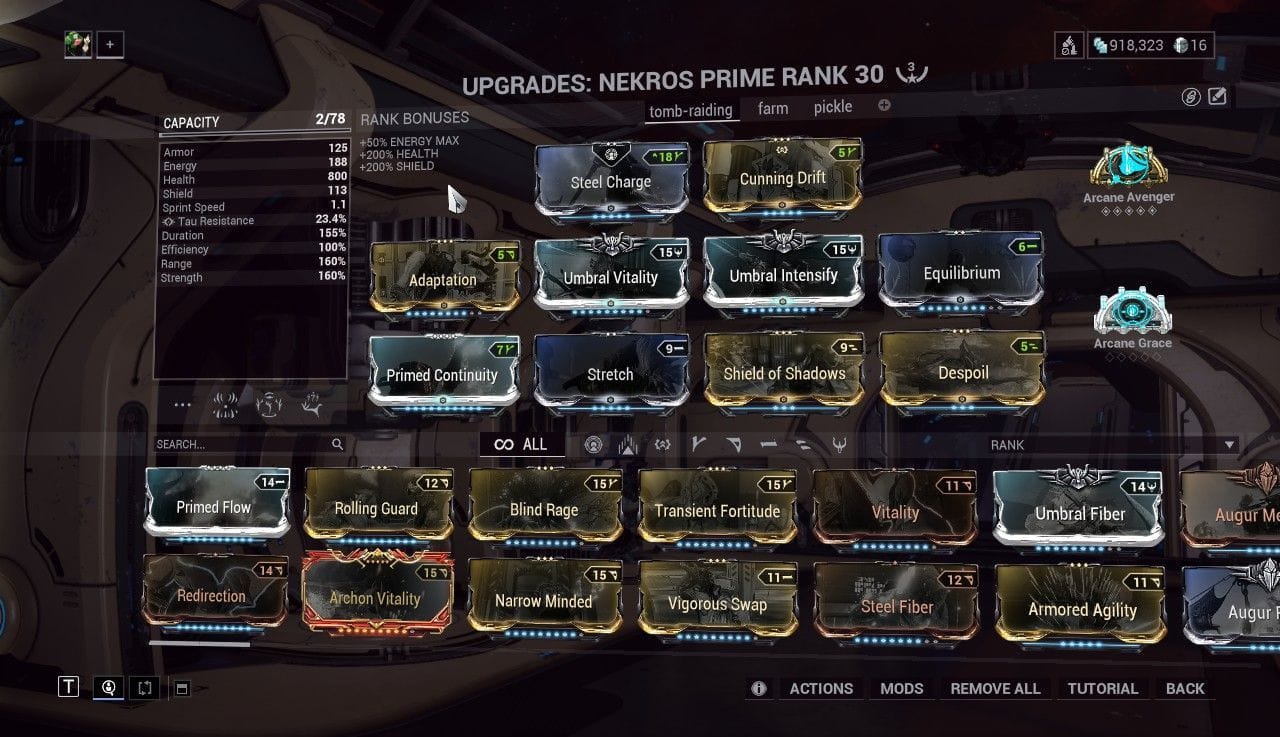Click inside the mod search field
Image resolution: width=1280 pixels, height=737 pixels.
[x=240, y=443]
